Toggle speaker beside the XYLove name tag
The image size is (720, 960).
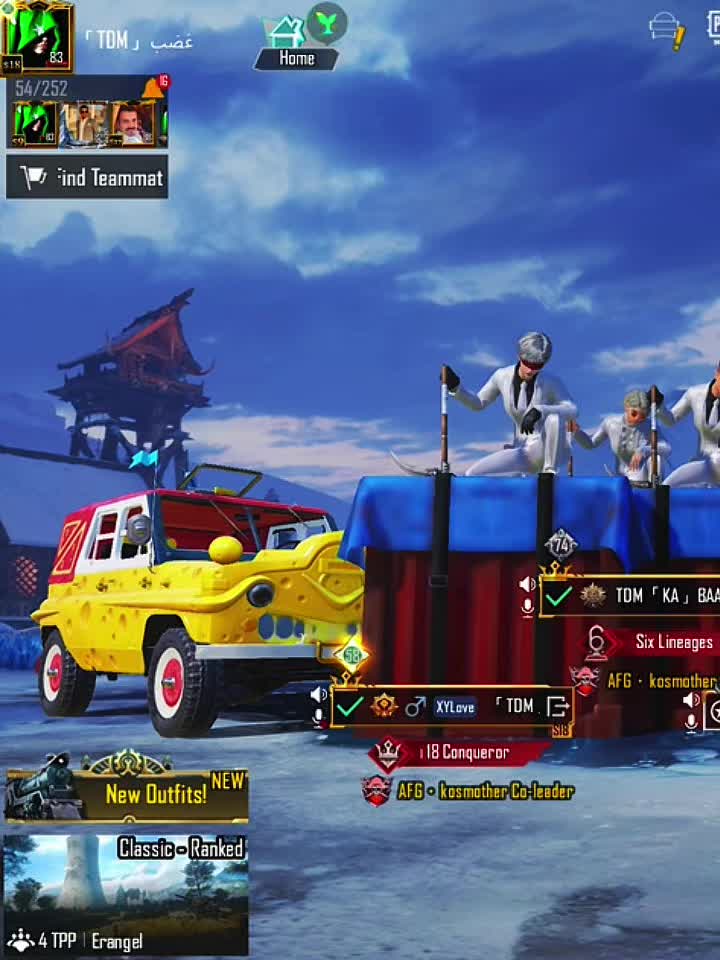pyautogui.click(x=319, y=694)
